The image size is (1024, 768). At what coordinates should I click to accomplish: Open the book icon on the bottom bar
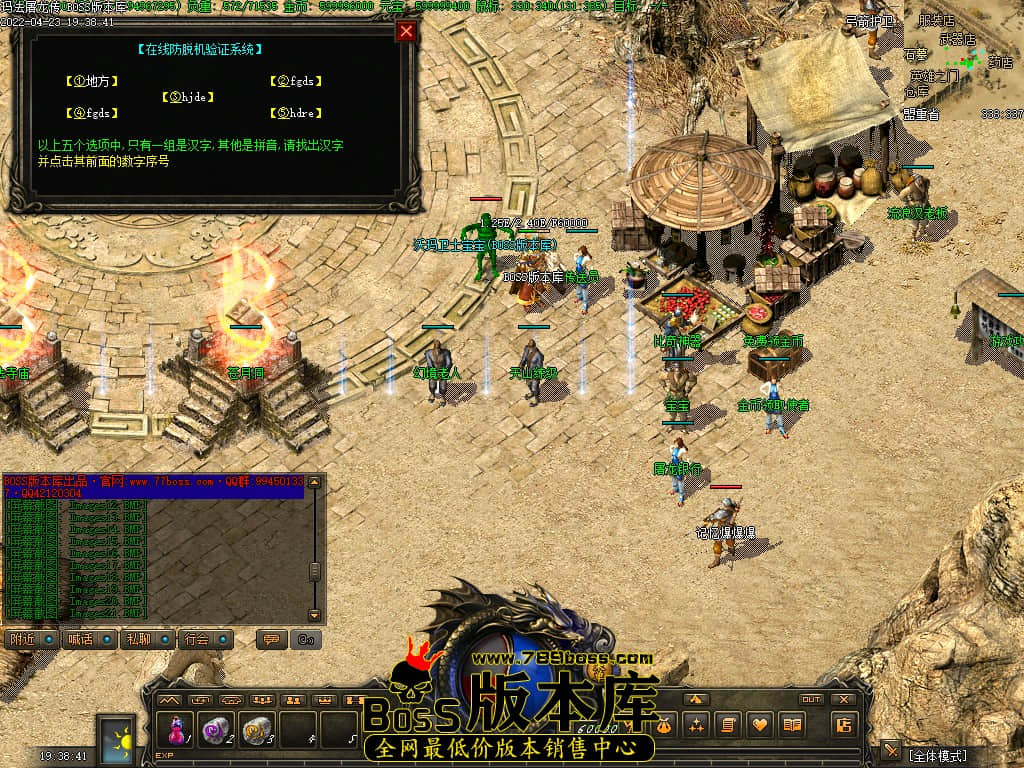pyautogui.click(x=792, y=724)
